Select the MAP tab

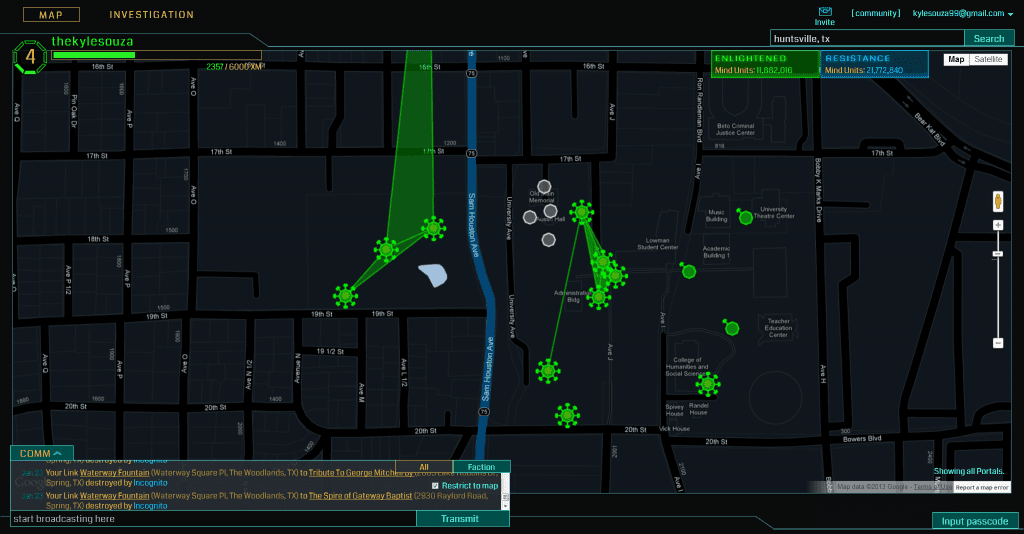coord(44,15)
